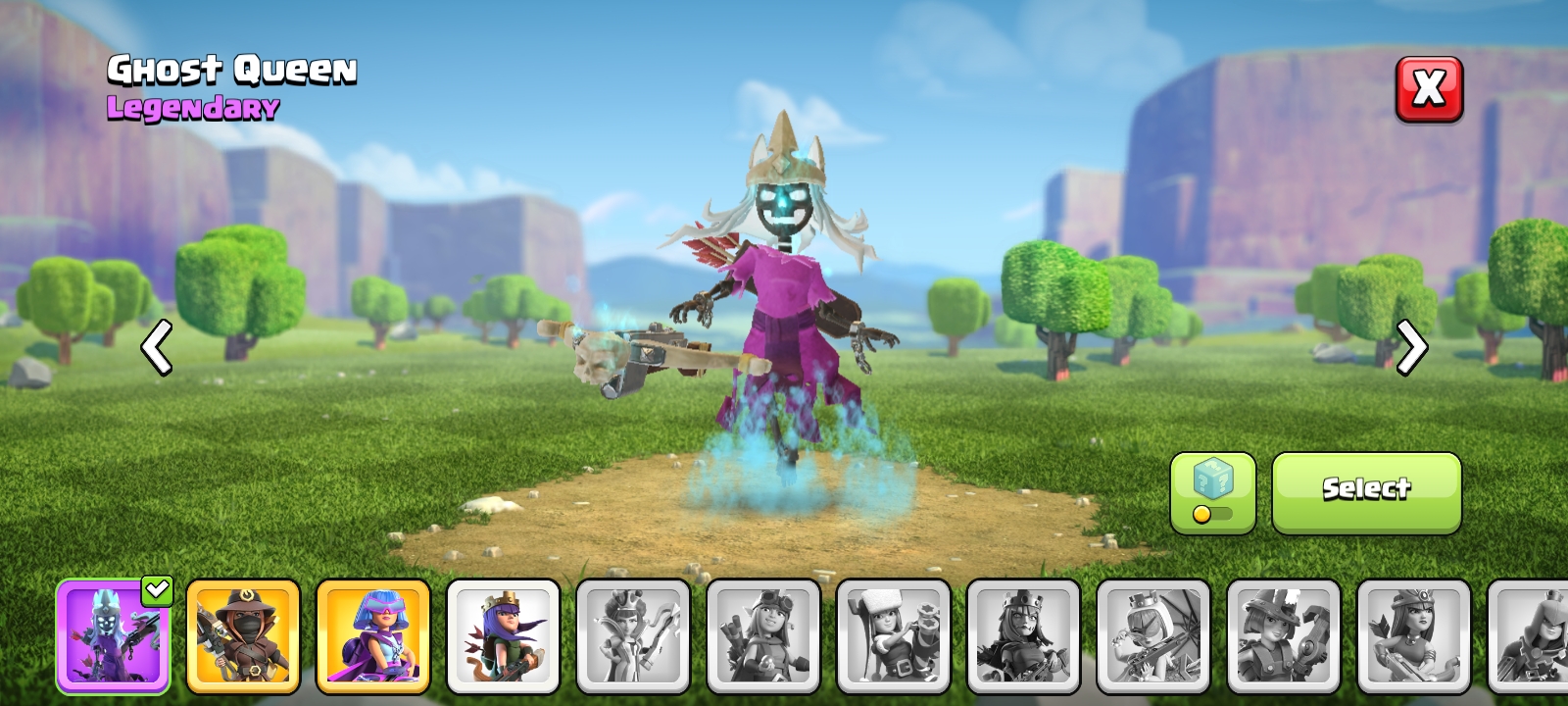Image resolution: width=1568 pixels, height=706 pixels.
Task: Click the winged grayscale queen skin
Action: tap(1156, 634)
